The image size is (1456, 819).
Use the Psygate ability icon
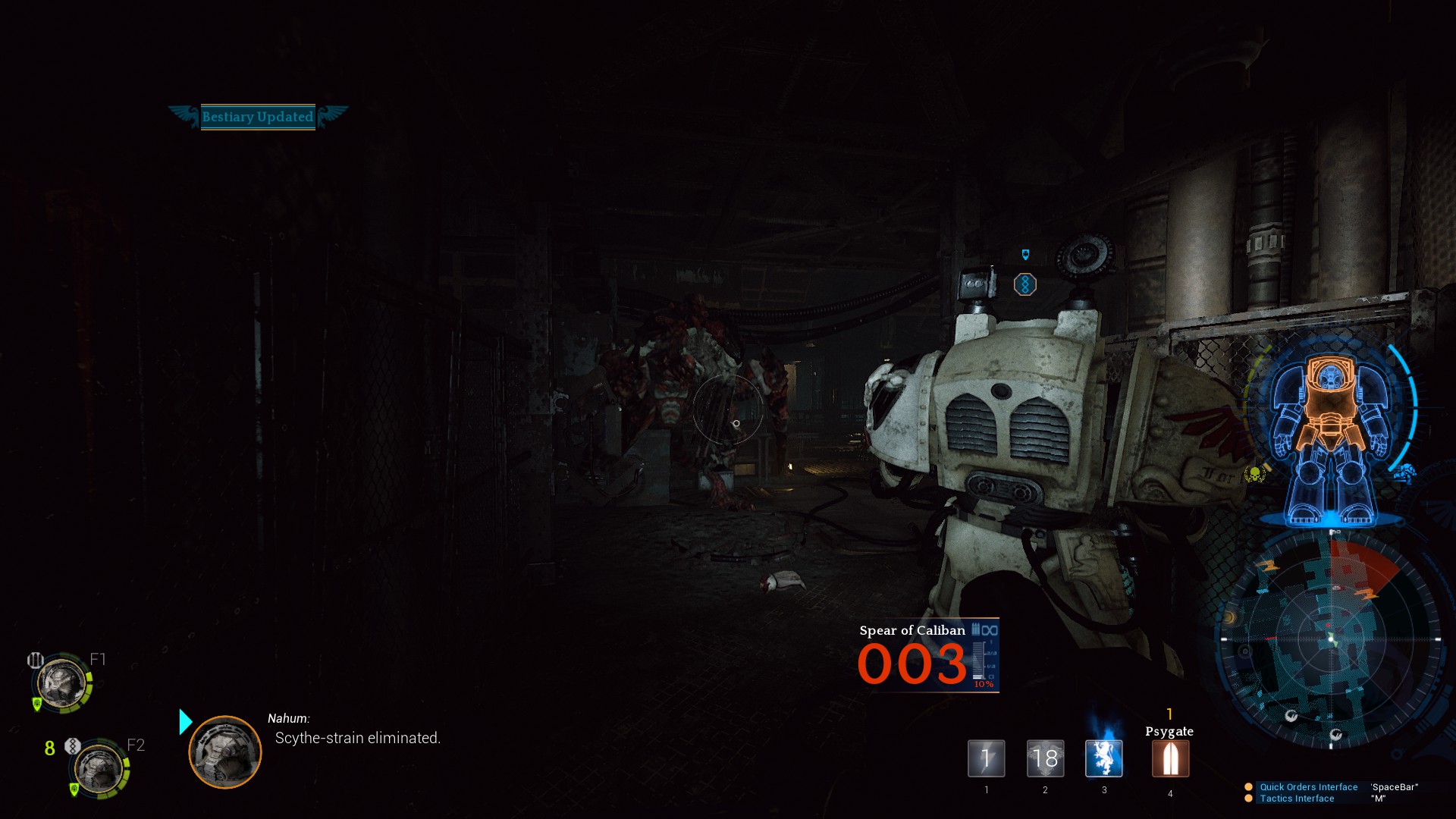(1170, 758)
